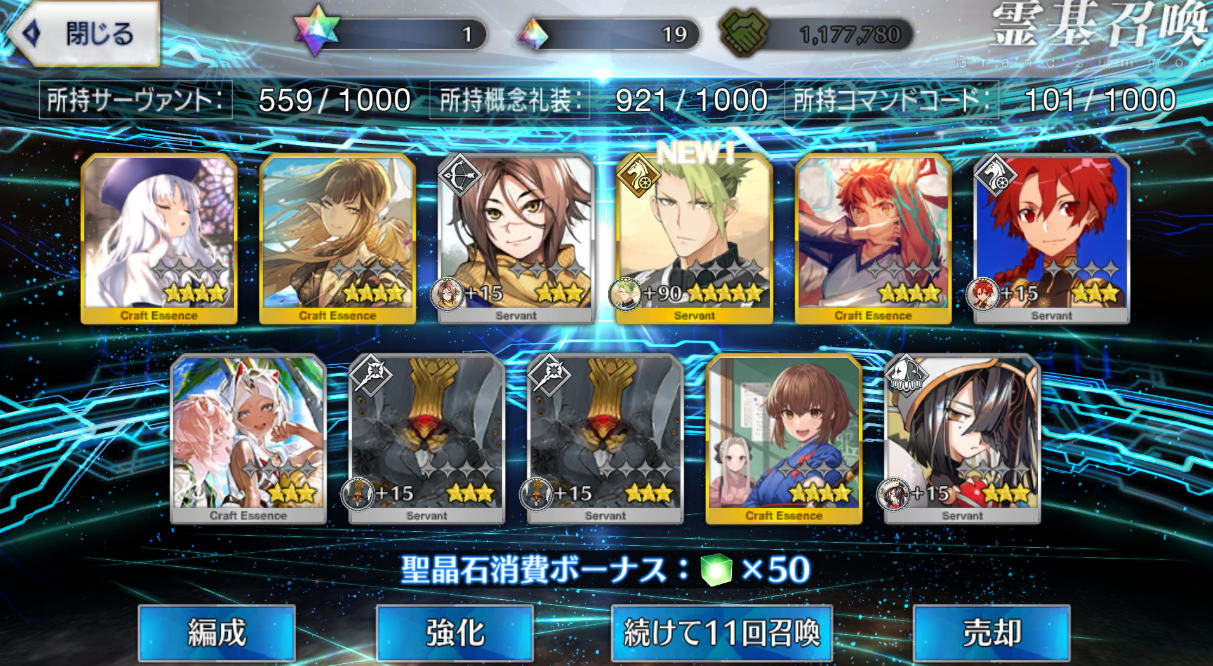The width and height of the screenshot is (1213, 666).
Task: View the brown-haired Archer Servant card with glasses
Action: click(x=516, y=240)
